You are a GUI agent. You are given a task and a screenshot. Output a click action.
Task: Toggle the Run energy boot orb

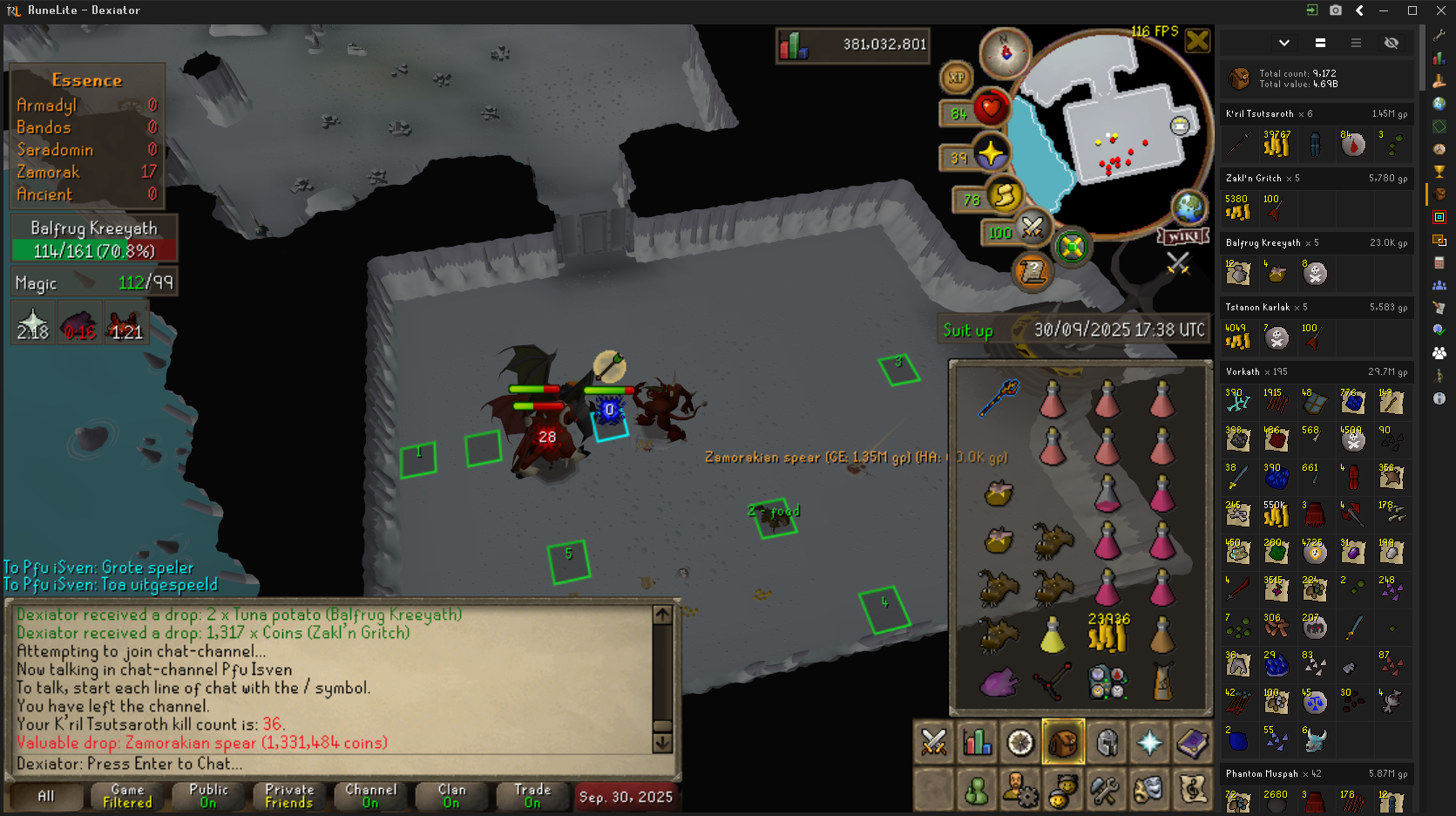1004,196
